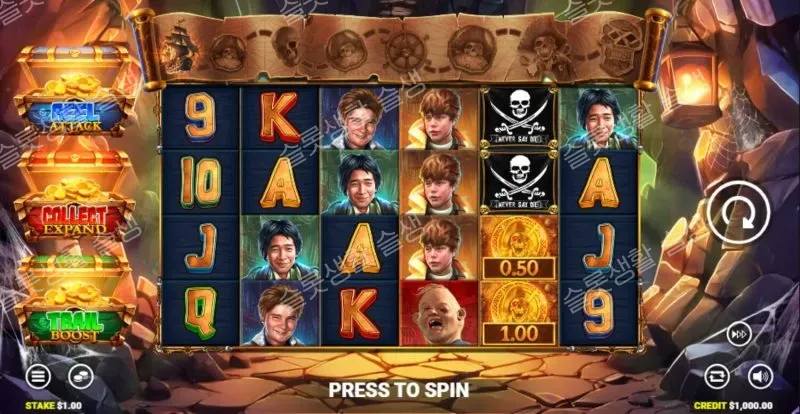Open the autoplay loop options
This screenshot has height=414, width=800.
718,376
